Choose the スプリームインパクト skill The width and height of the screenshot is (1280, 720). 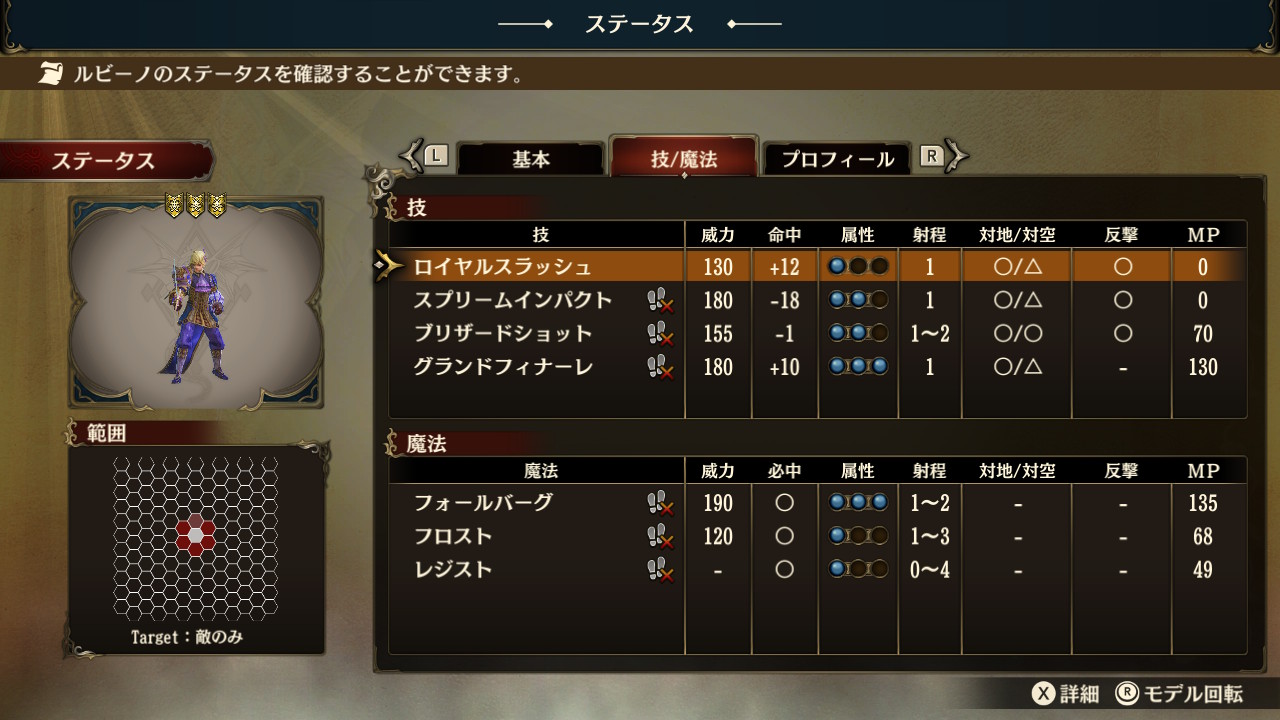click(512, 300)
